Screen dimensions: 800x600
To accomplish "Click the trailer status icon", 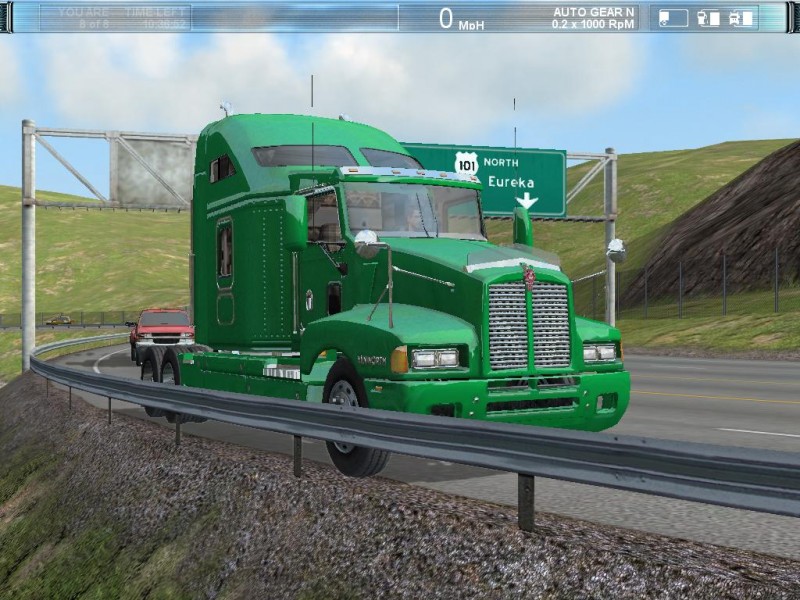I will tap(673, 17).
